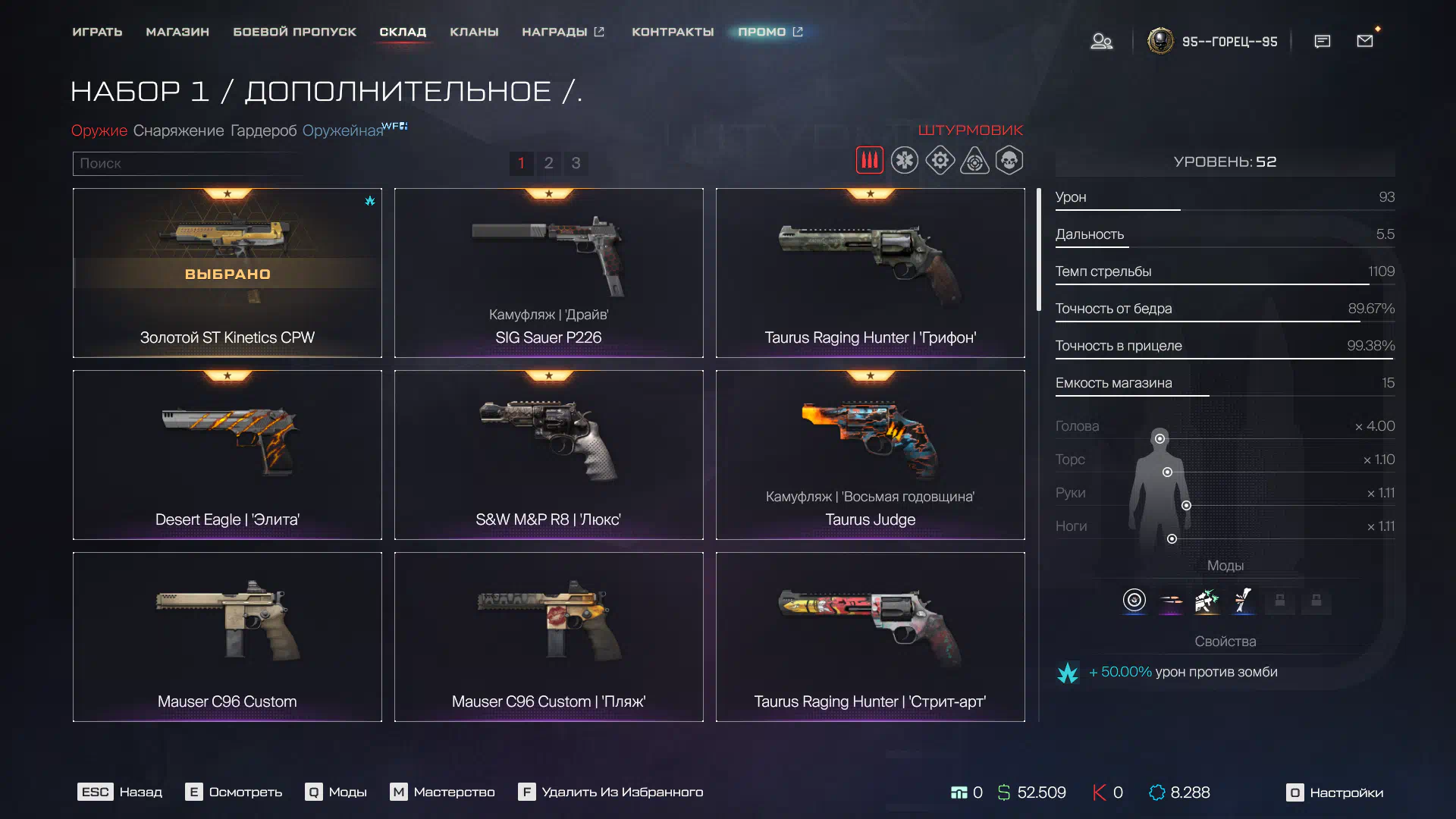Choose the medic class icon
This screenshot has width=1456, height=819.
[904, 161]
